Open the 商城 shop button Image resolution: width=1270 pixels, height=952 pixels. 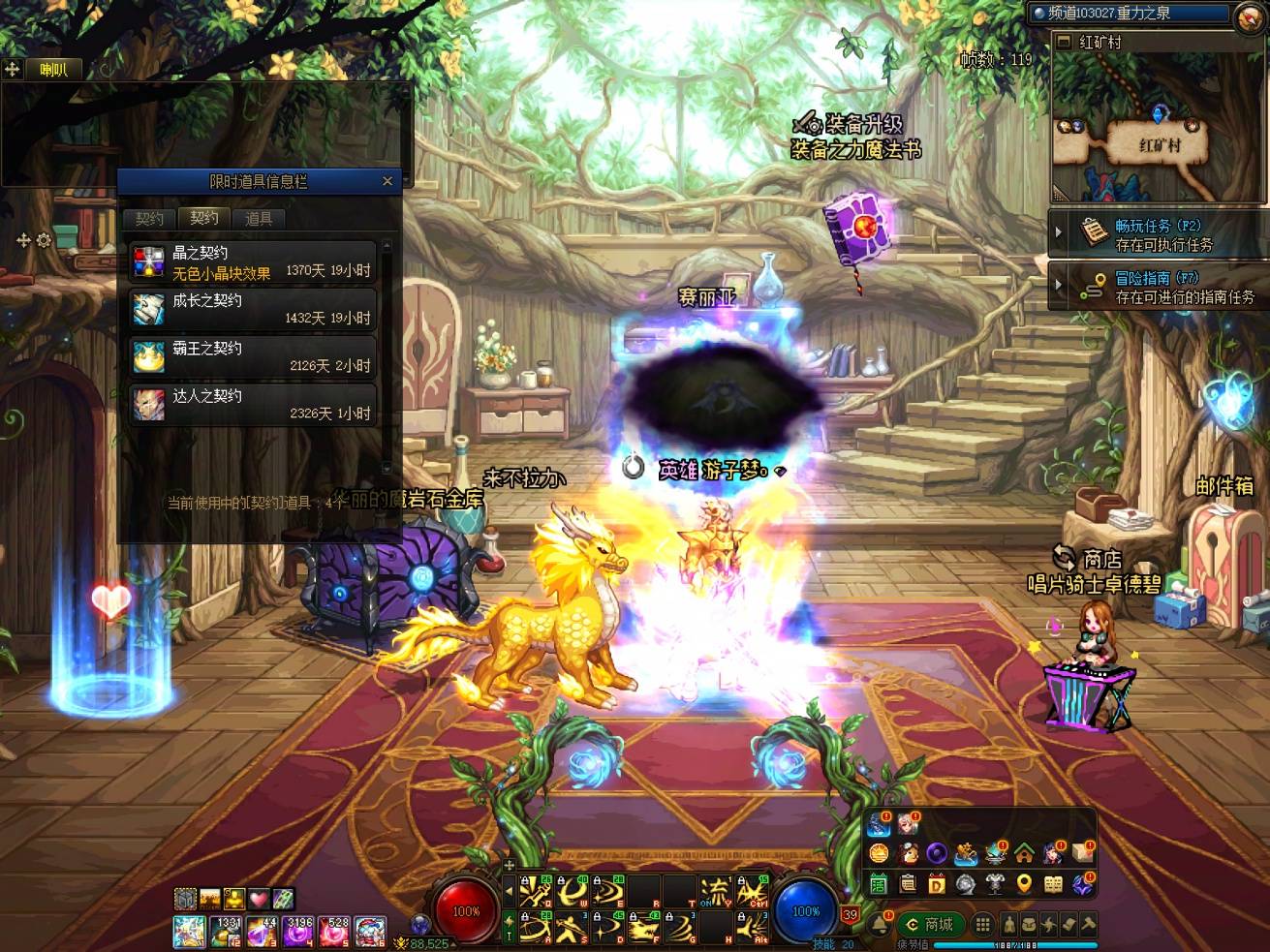pos(931,924)
